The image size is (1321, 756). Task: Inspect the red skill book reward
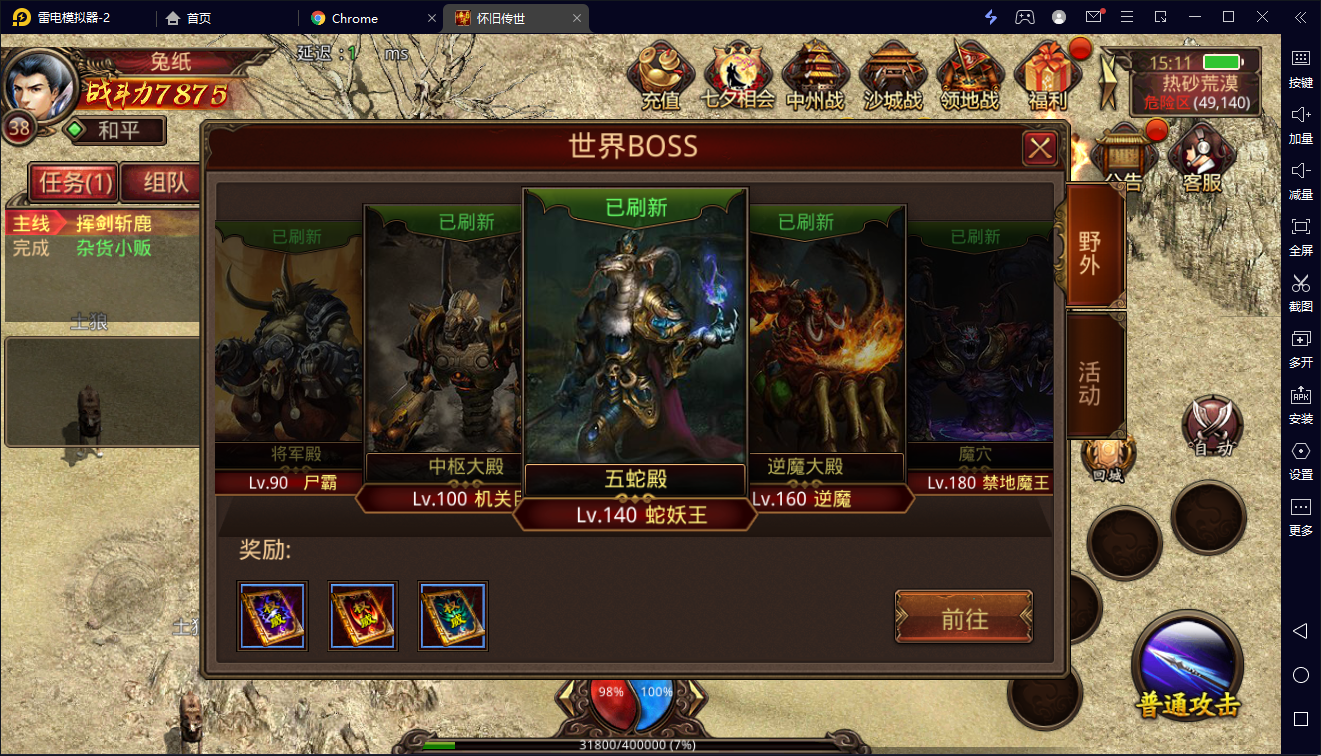[x=363, y=616]
